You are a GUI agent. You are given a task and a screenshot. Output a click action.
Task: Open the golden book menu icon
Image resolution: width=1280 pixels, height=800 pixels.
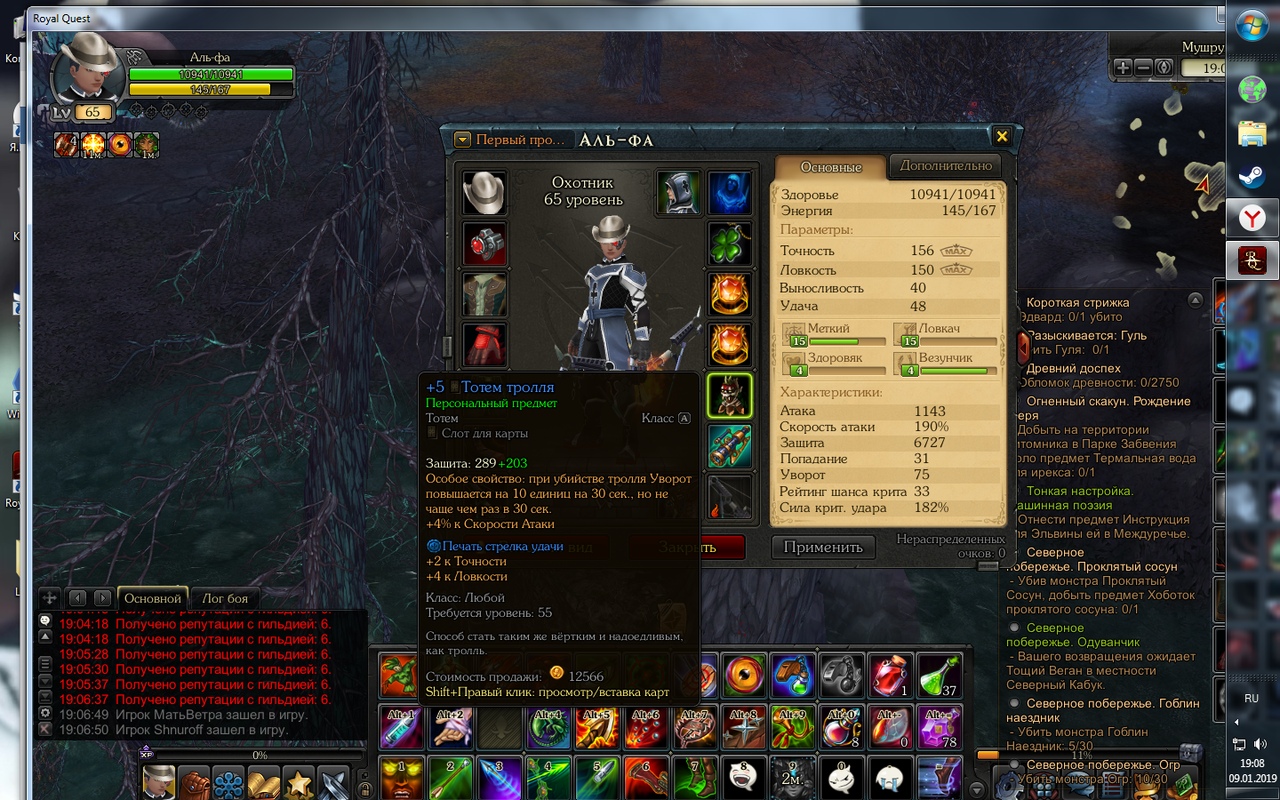(x=263, y=781)
